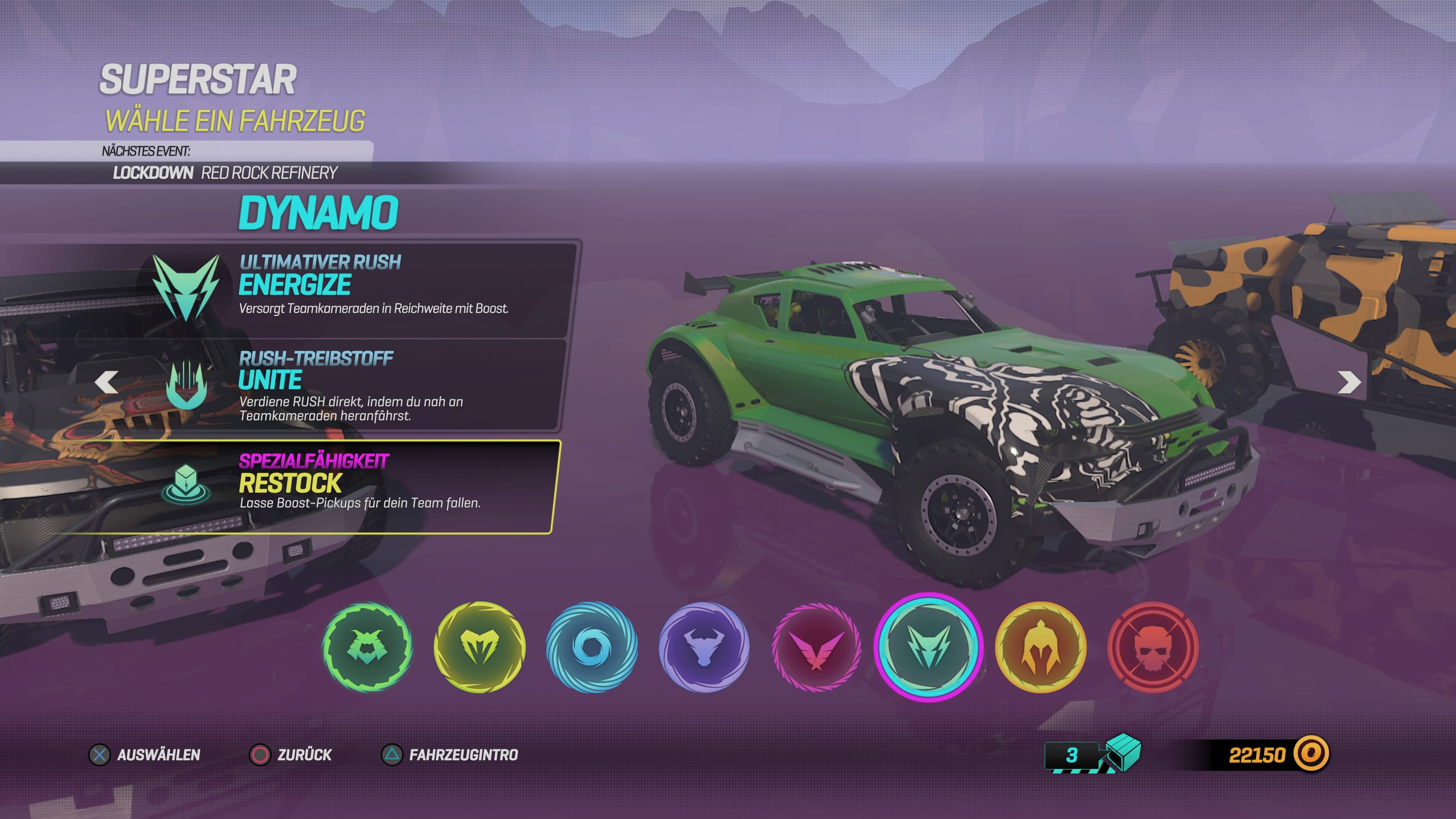This screenshot has width=1456, height=819.
Task: Select the green Wildcat class icon
Action: (369, 649)
